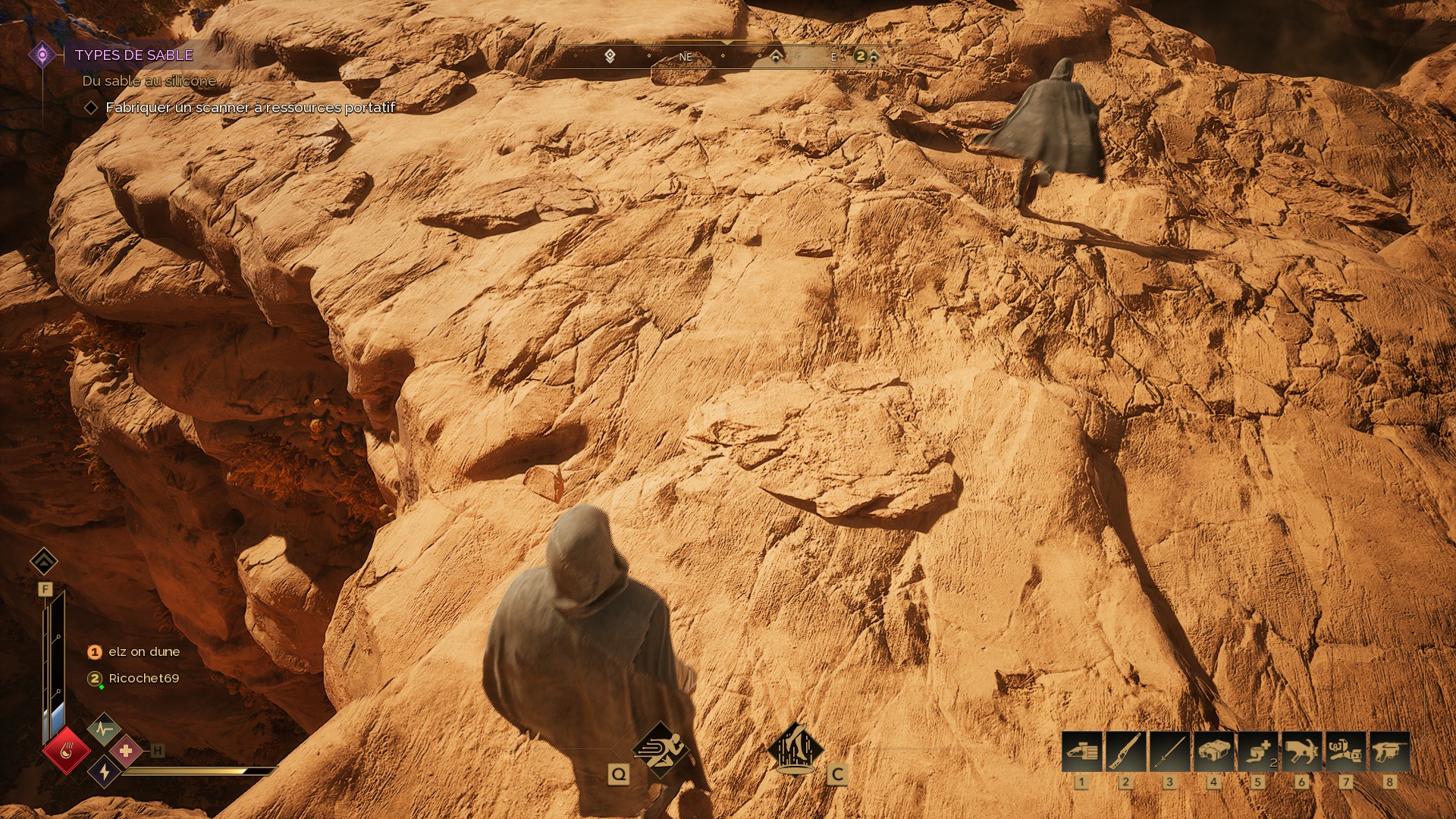Click the purple quest emblem icon
The width and height of the screenshot is (1456, 819).
coord(42,55)
